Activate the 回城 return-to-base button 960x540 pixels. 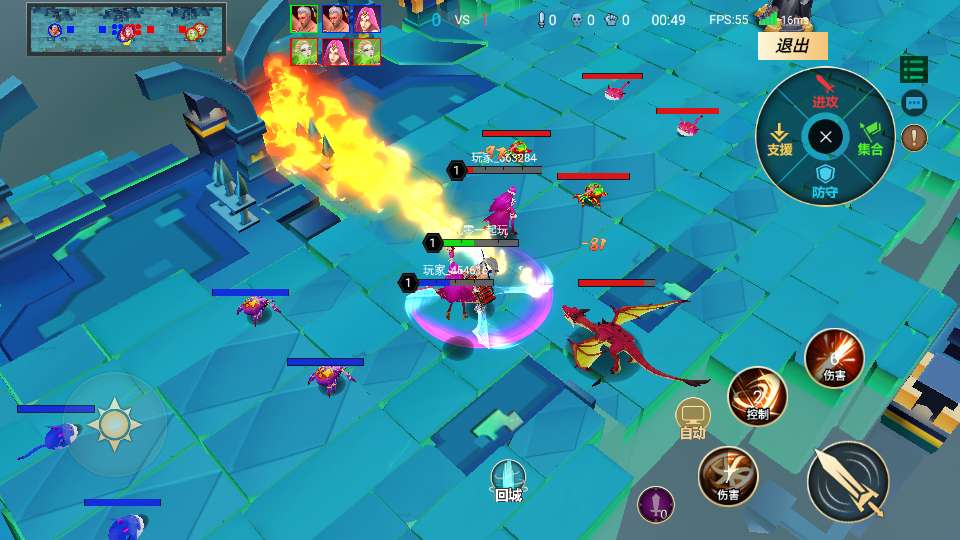click(x=508, y=480)
